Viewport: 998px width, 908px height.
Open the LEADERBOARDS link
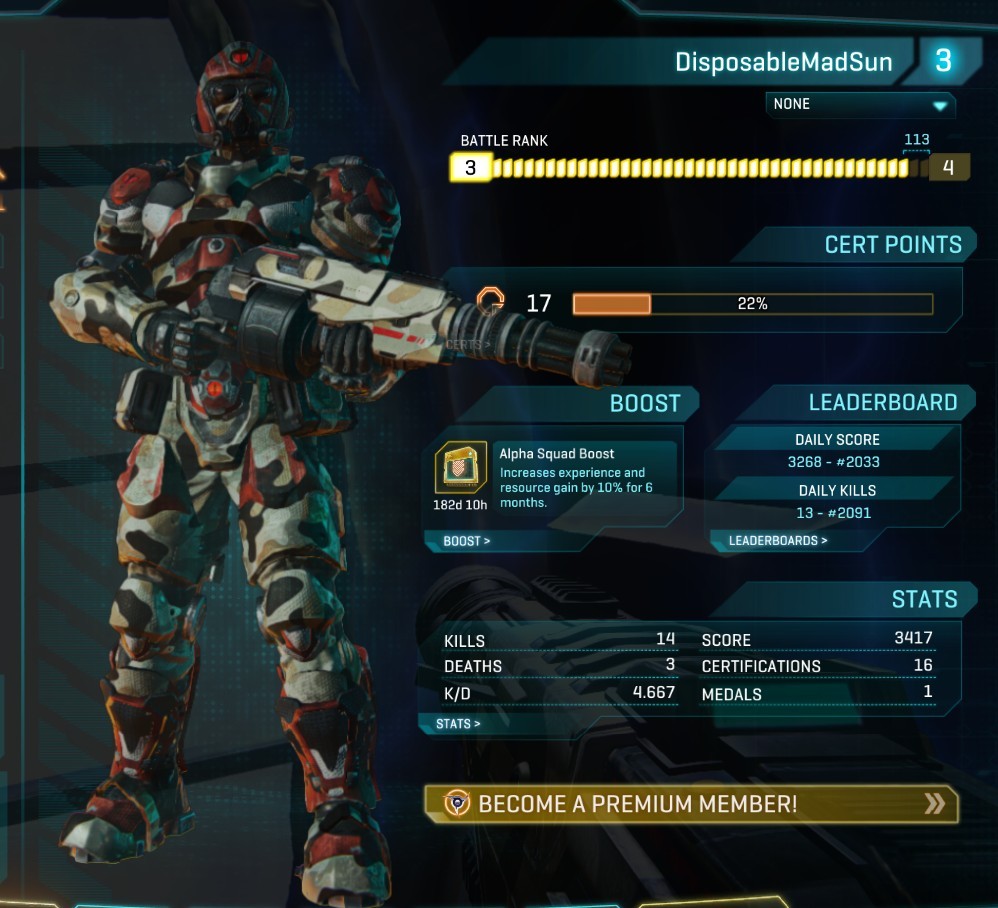click(778, 541)
